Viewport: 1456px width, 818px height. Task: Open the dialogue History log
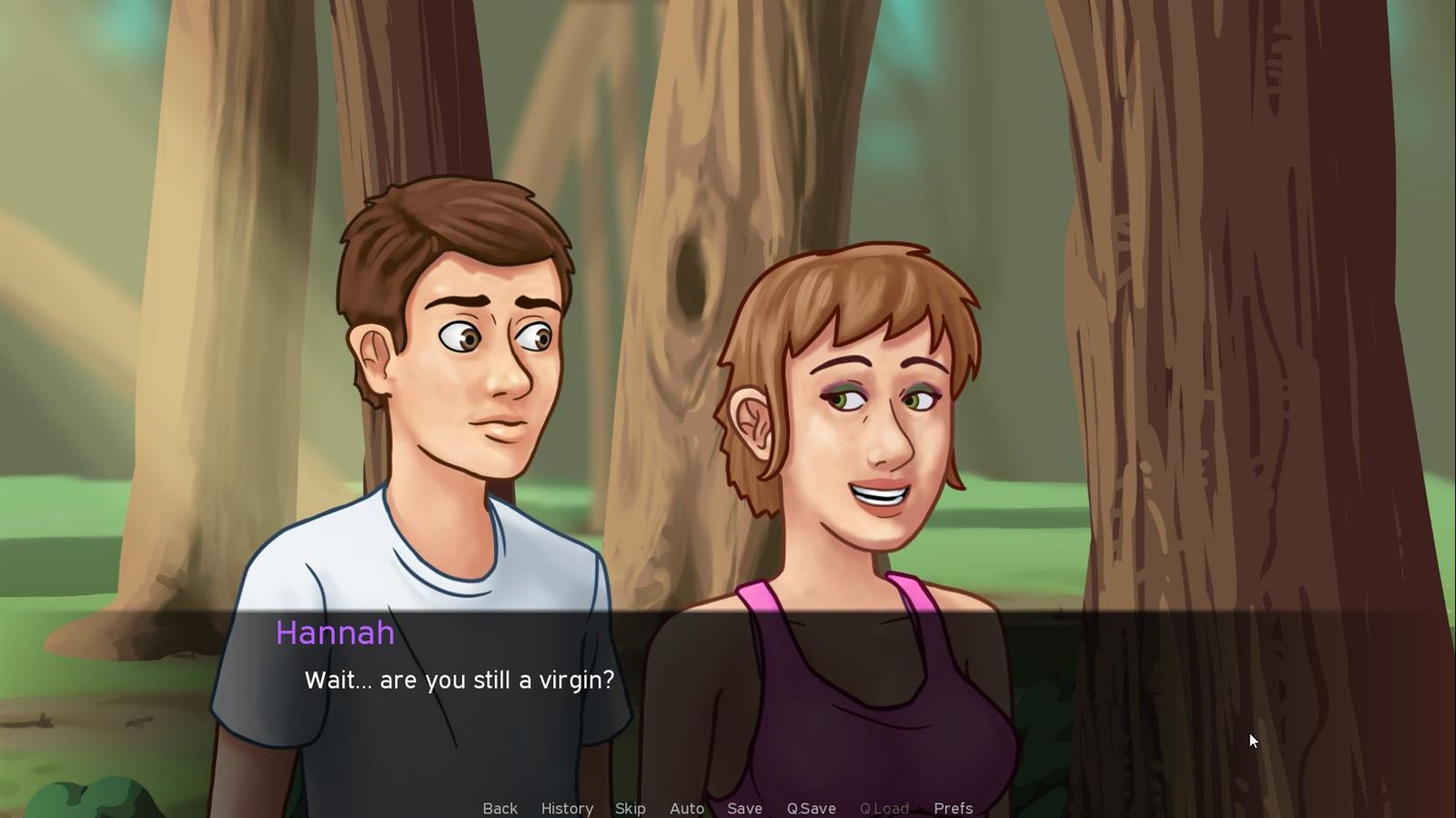(x=567, y=808)
